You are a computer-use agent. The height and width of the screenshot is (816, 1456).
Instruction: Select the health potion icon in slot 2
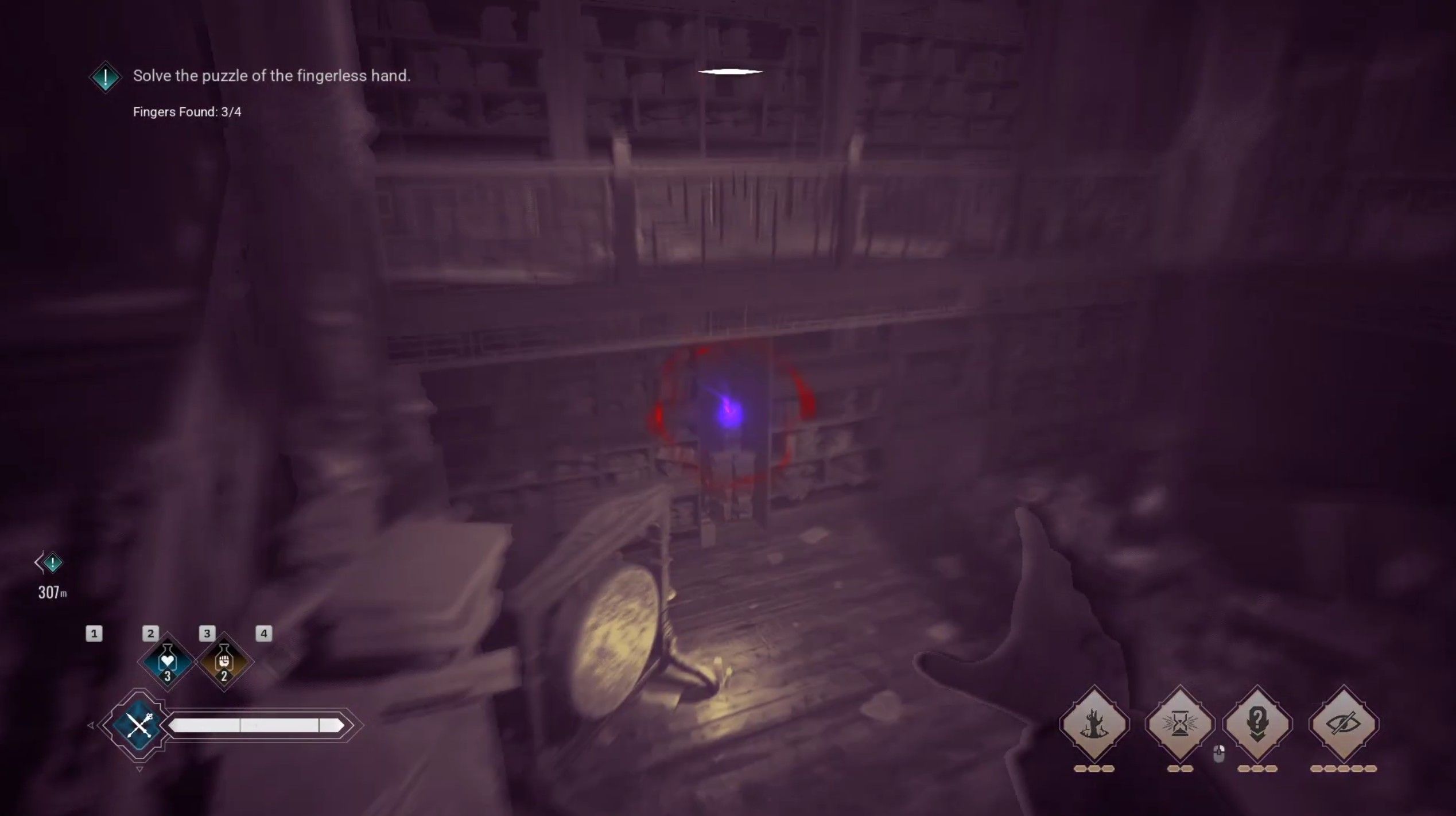[168, 662]
